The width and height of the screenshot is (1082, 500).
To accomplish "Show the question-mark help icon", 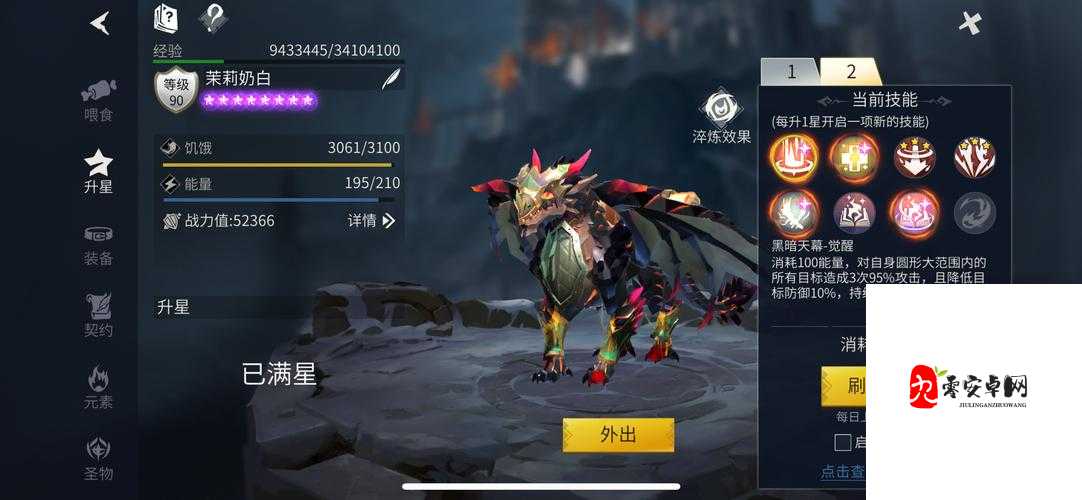I will 212,18.
